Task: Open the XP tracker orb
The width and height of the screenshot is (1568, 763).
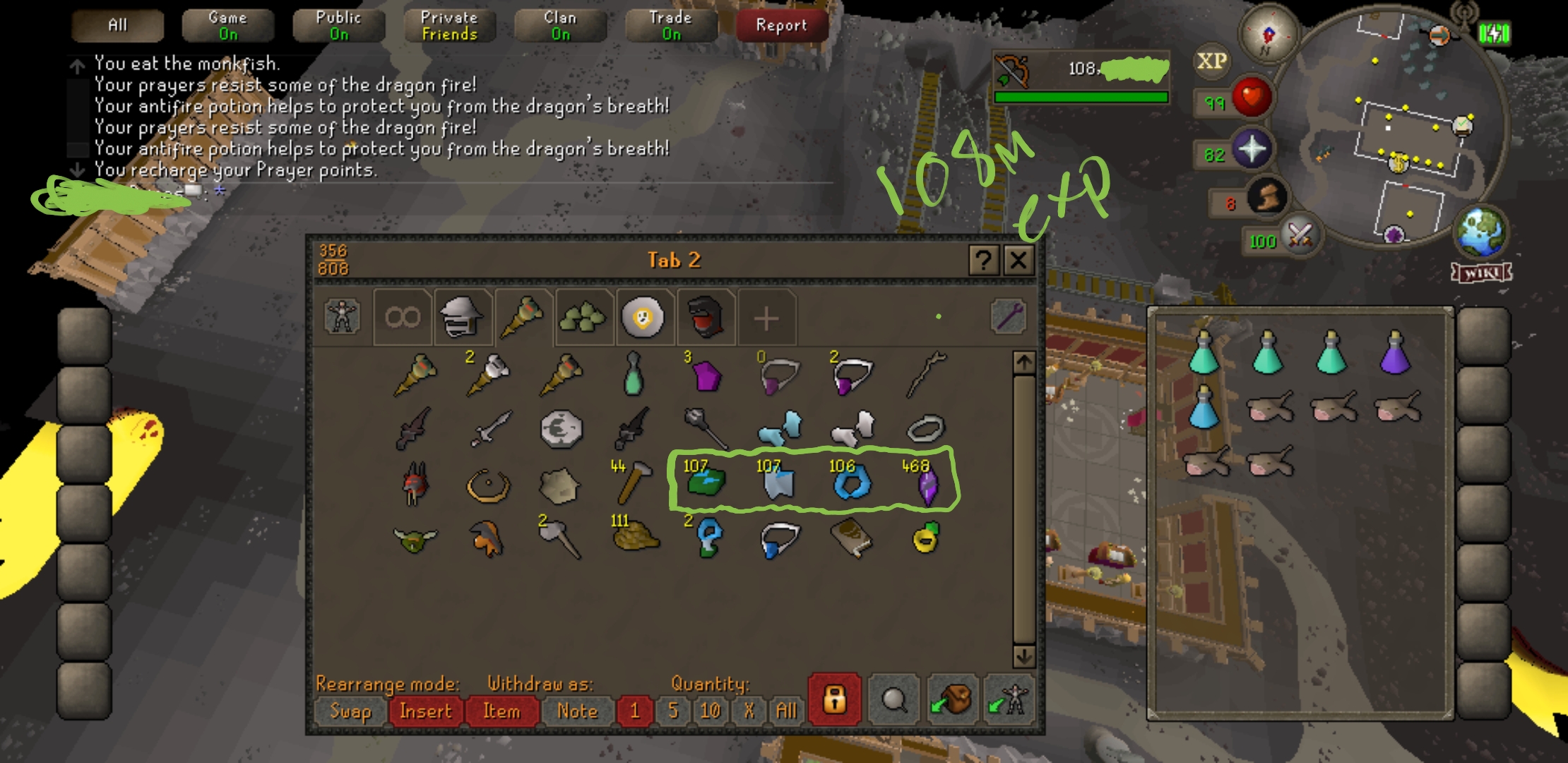Action: (x=1213, y=61)
